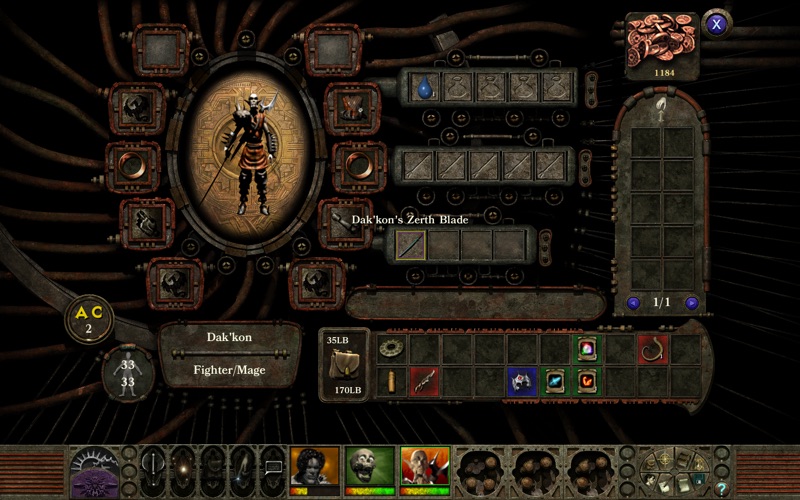
Task: Select the orange-flame spell scroll
Action: click(587, 381)
